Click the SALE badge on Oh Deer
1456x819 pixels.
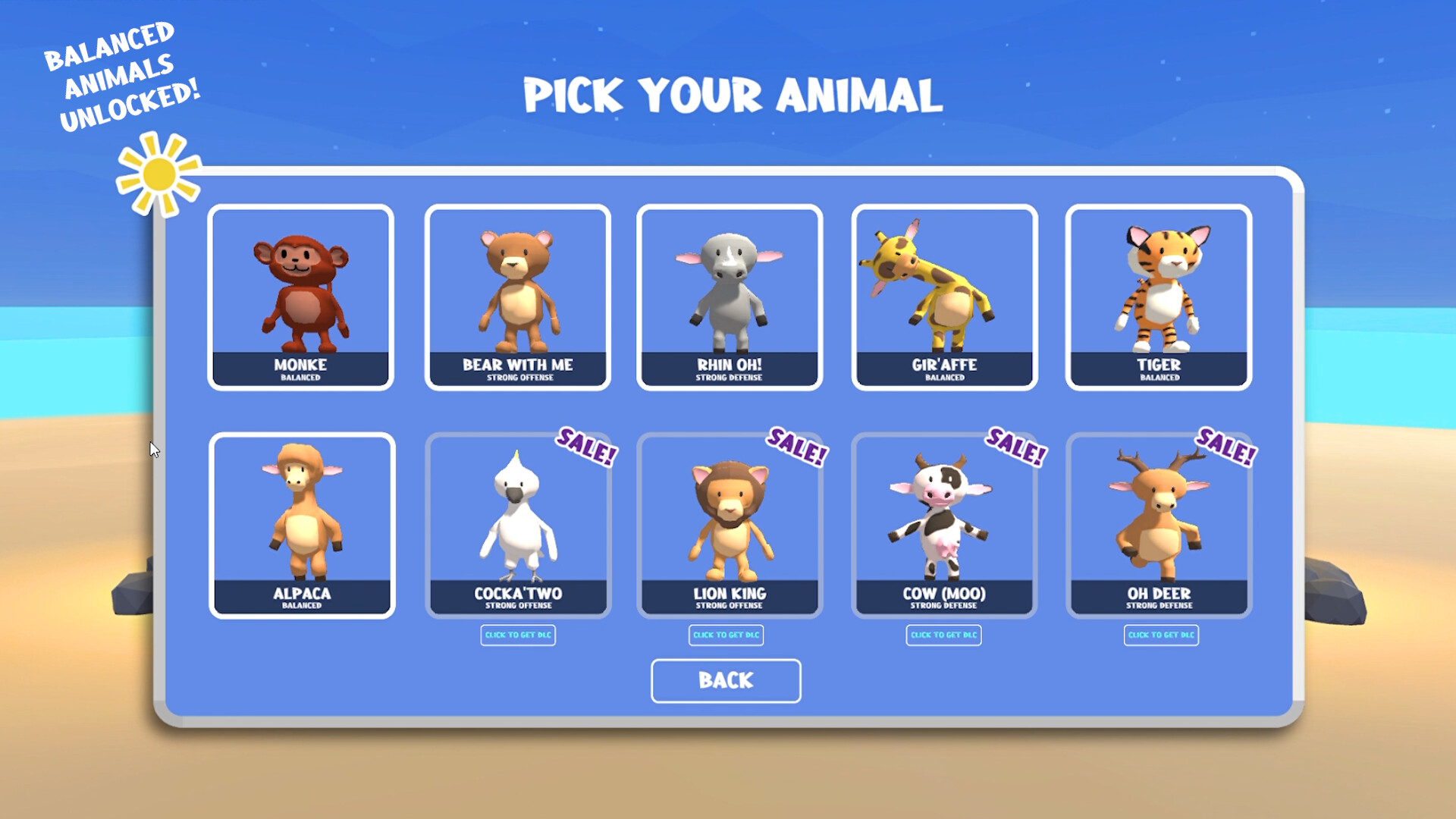point(1226,448)
